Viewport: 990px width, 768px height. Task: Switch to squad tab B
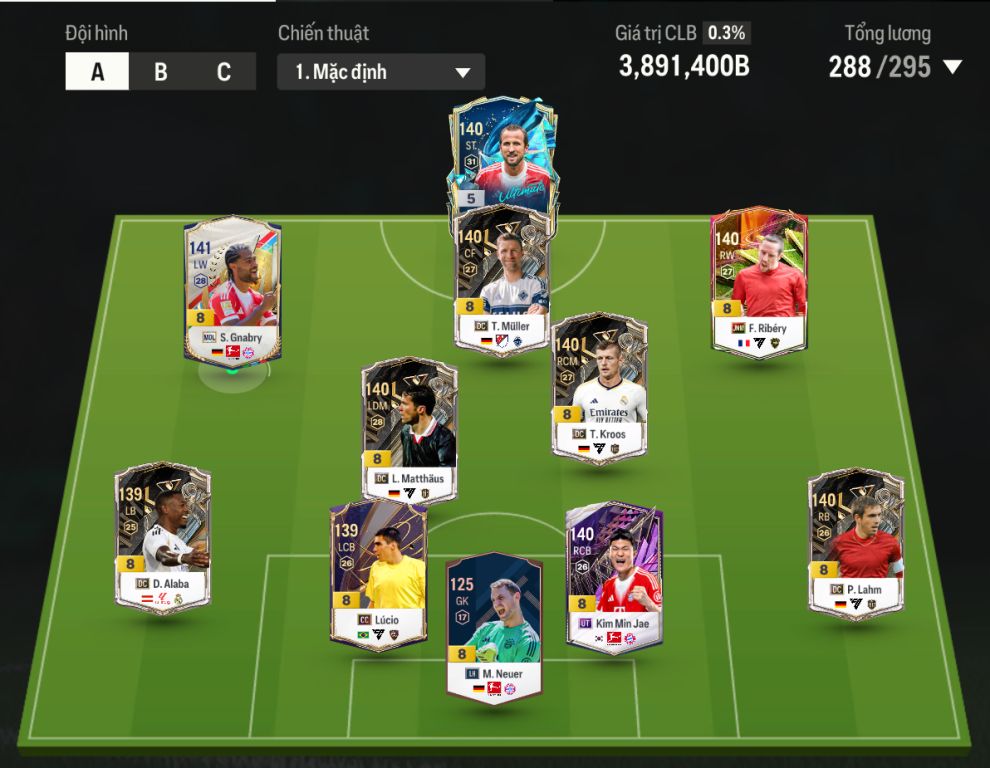(160, 72)
